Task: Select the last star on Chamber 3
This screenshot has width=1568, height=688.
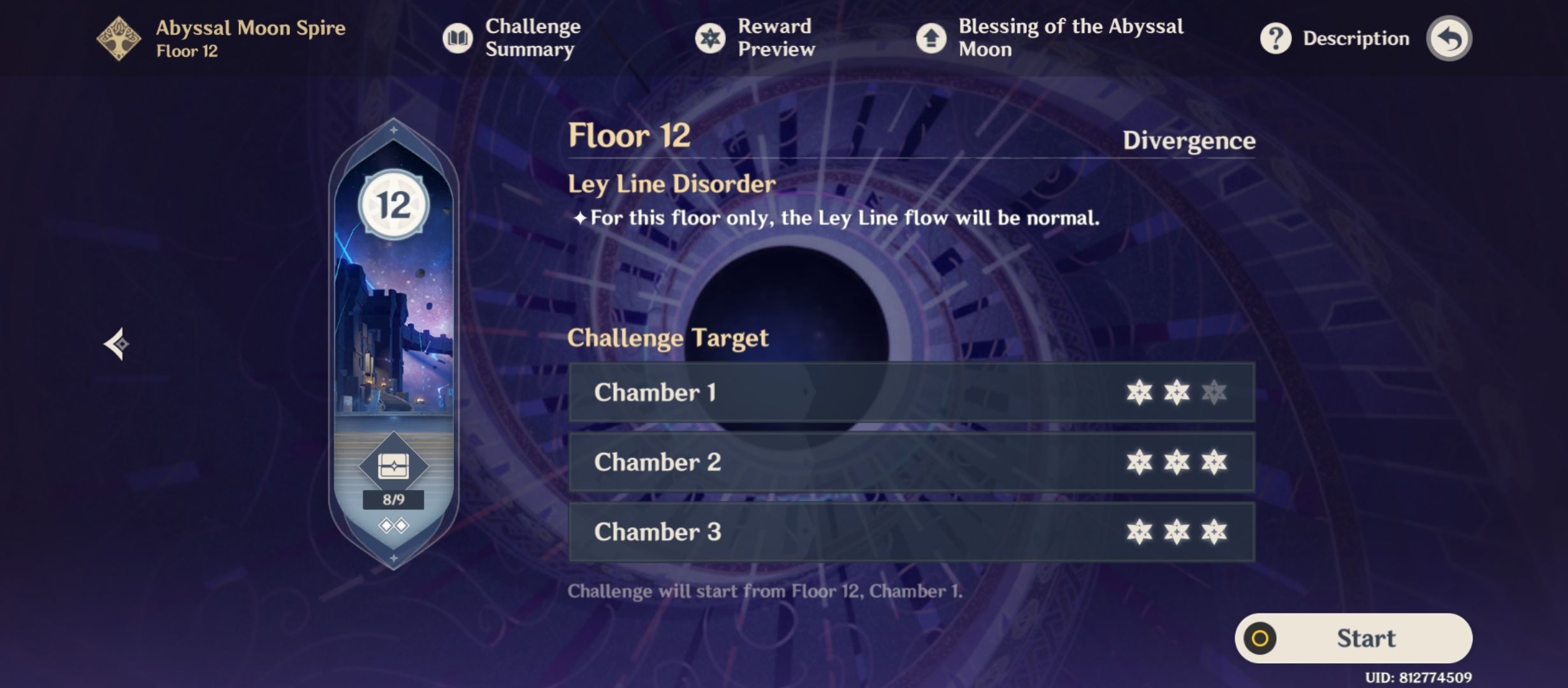Action: [1213, 533]
